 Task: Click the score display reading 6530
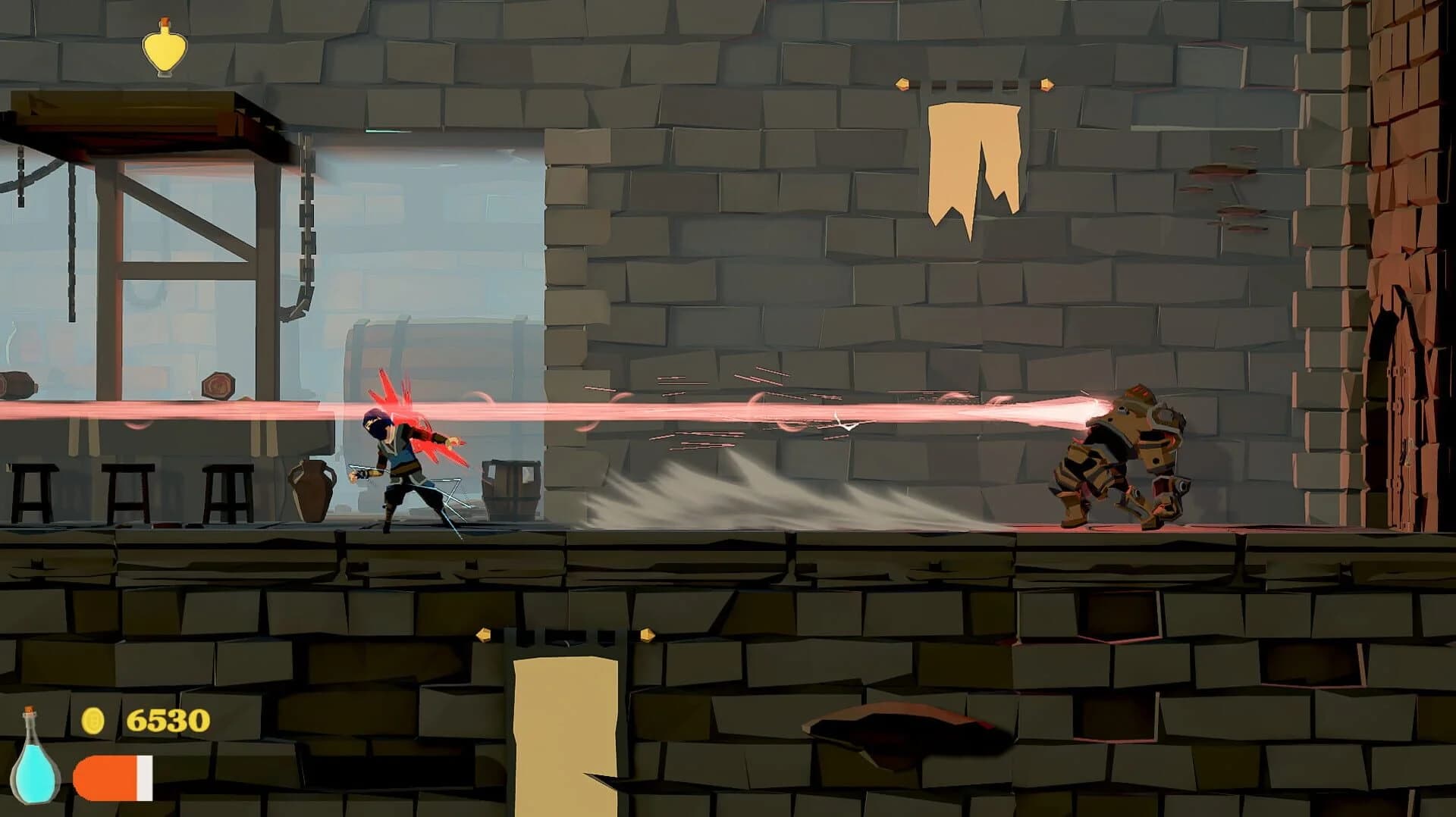point(168,720)
